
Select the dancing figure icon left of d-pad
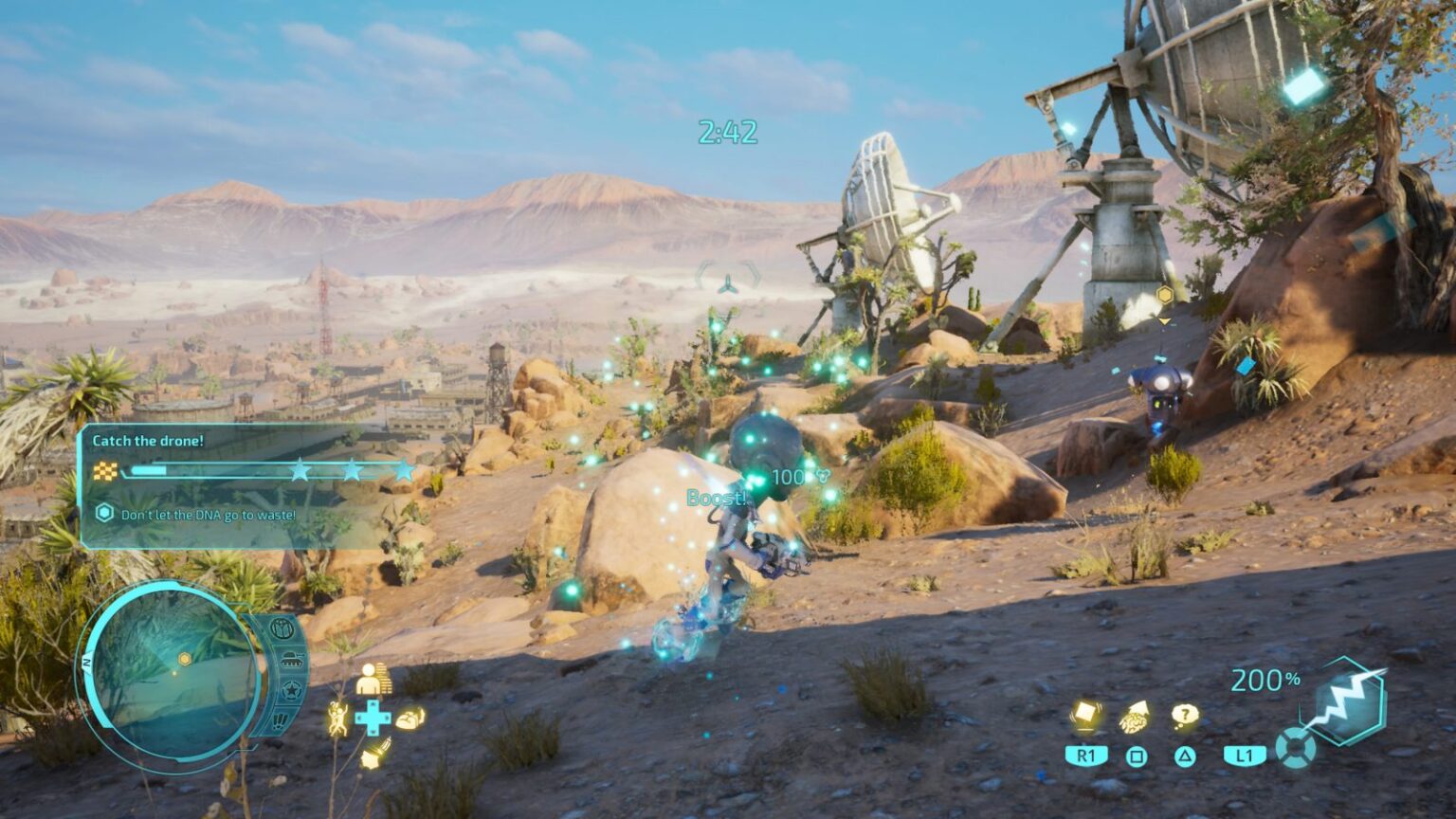click(x=338, y=719)
